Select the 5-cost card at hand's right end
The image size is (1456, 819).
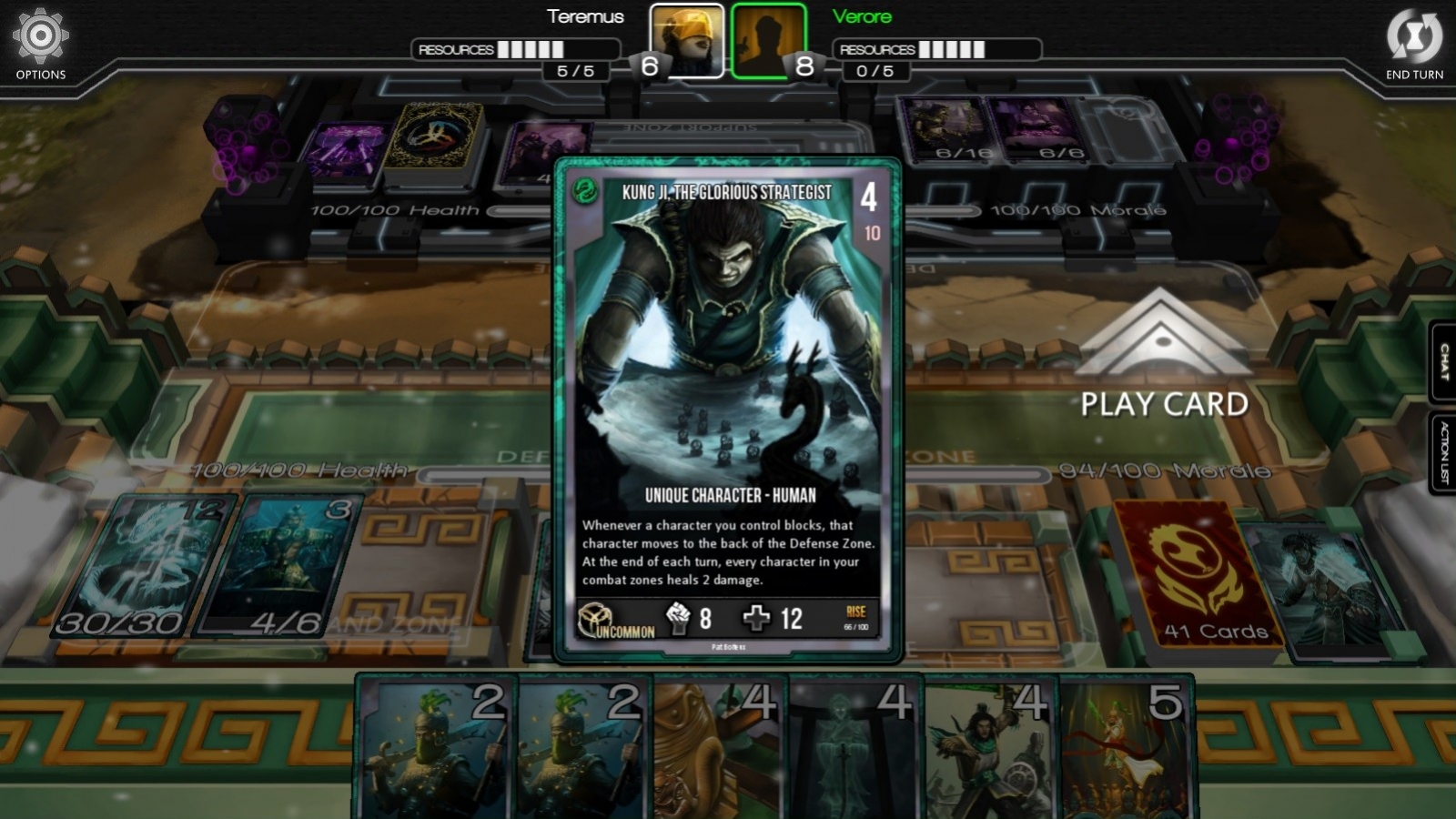coord(1128,746)
